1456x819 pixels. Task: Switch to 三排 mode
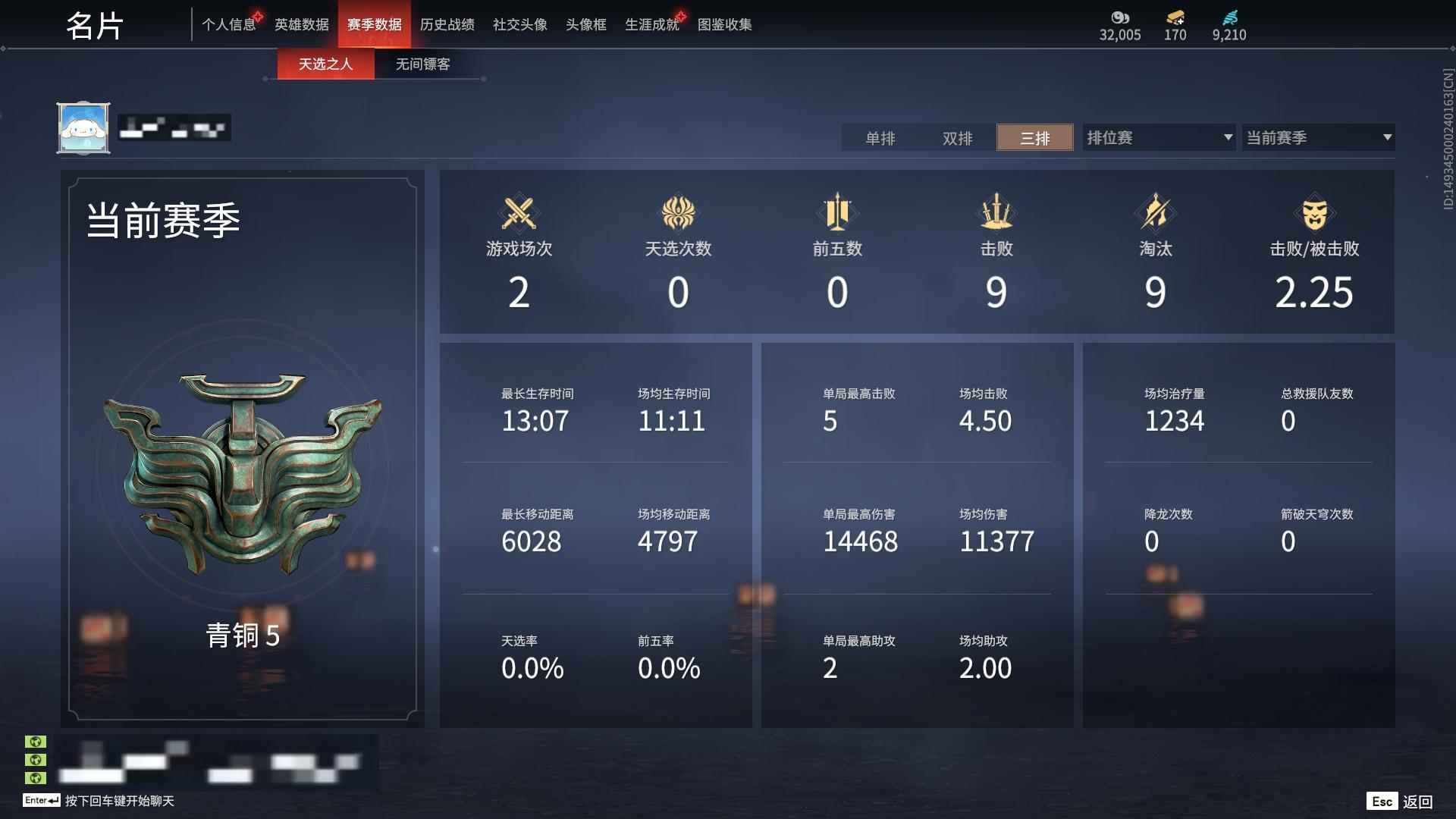(x=1034, y=138)
